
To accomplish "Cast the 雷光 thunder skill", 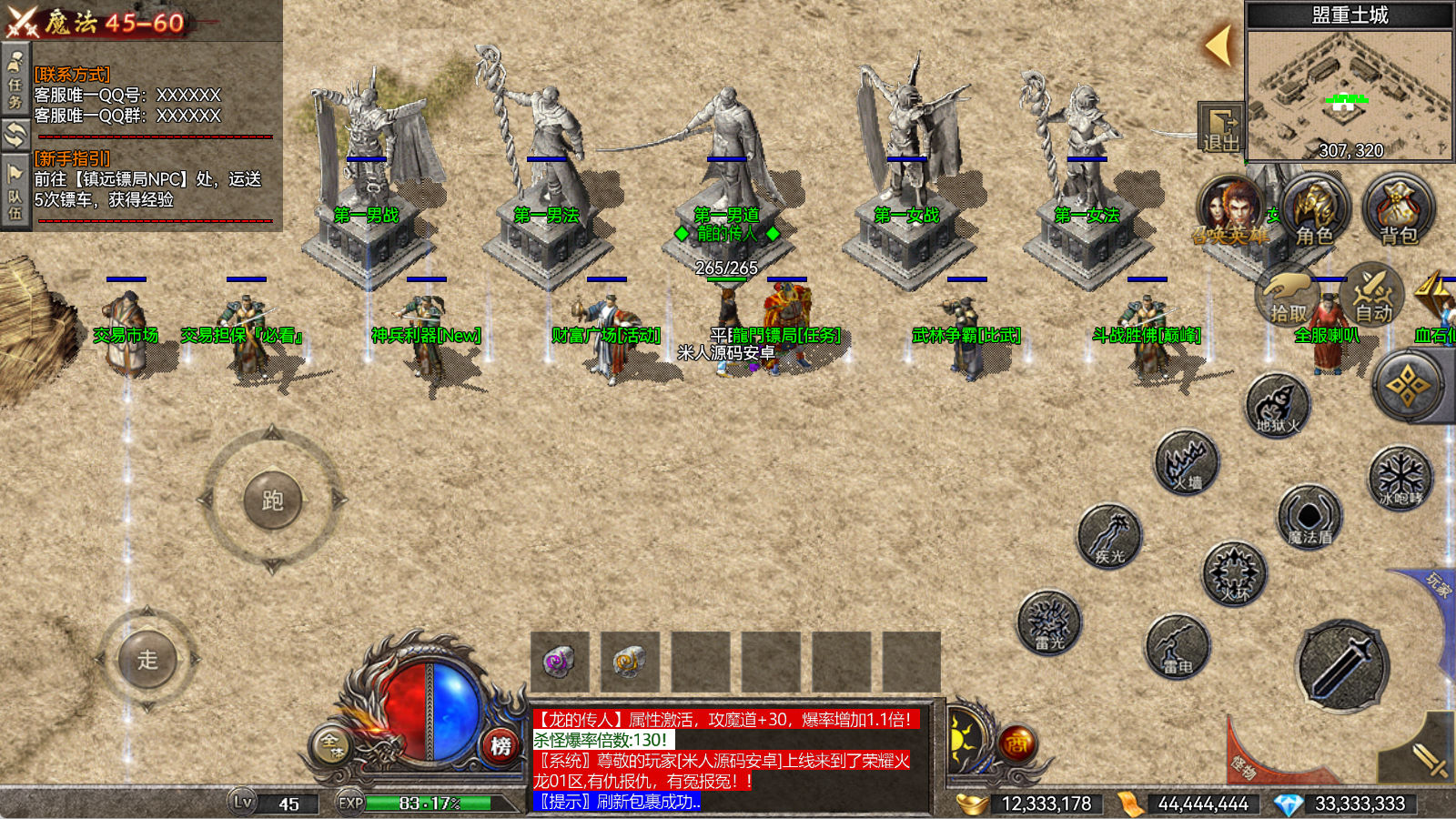I will [1049, 622].
